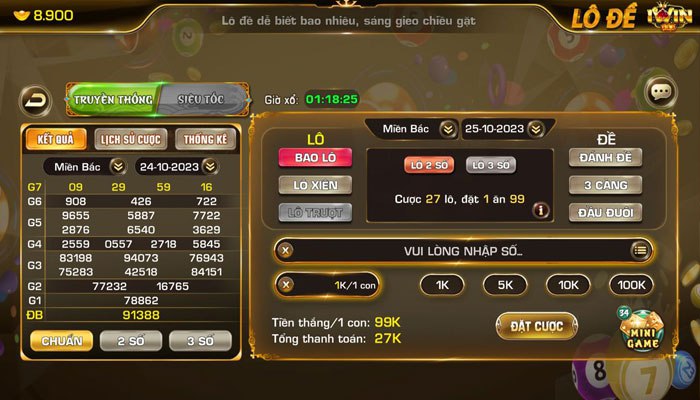Go back with the return arrow button
700x400 pixels.
pos(36,100)
